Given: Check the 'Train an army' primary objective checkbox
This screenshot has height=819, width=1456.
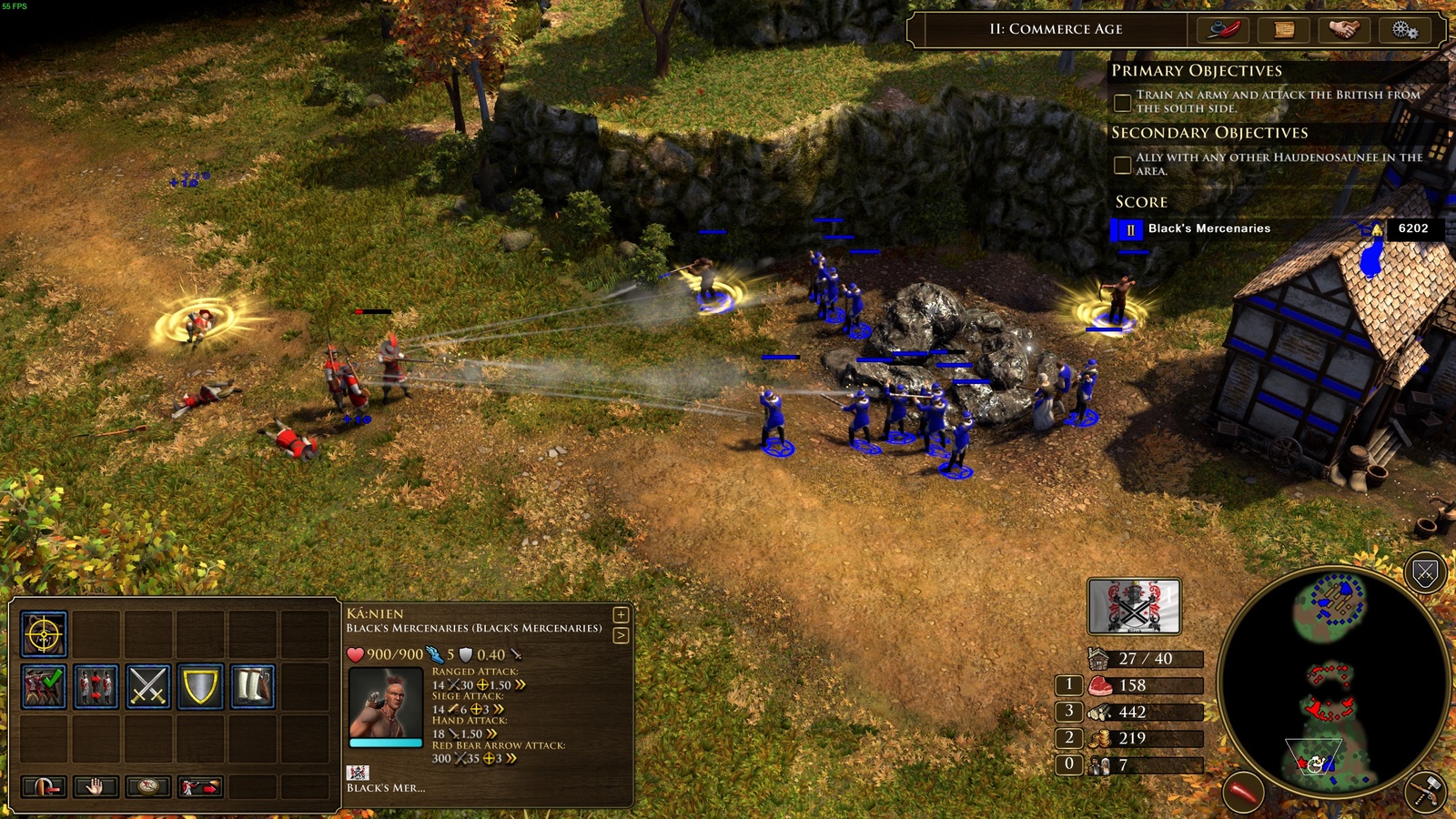Looking at the screenshot, I should [1121, 102].
